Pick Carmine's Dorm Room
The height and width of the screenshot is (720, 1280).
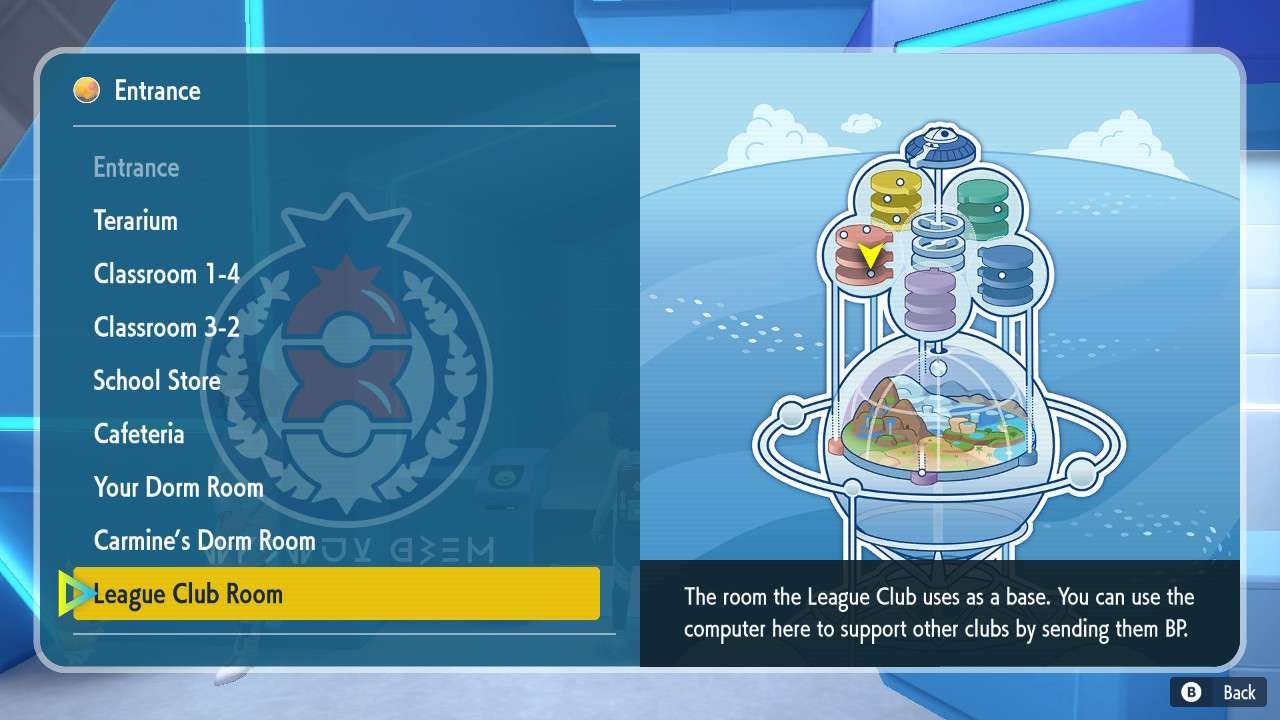point(204,540)
